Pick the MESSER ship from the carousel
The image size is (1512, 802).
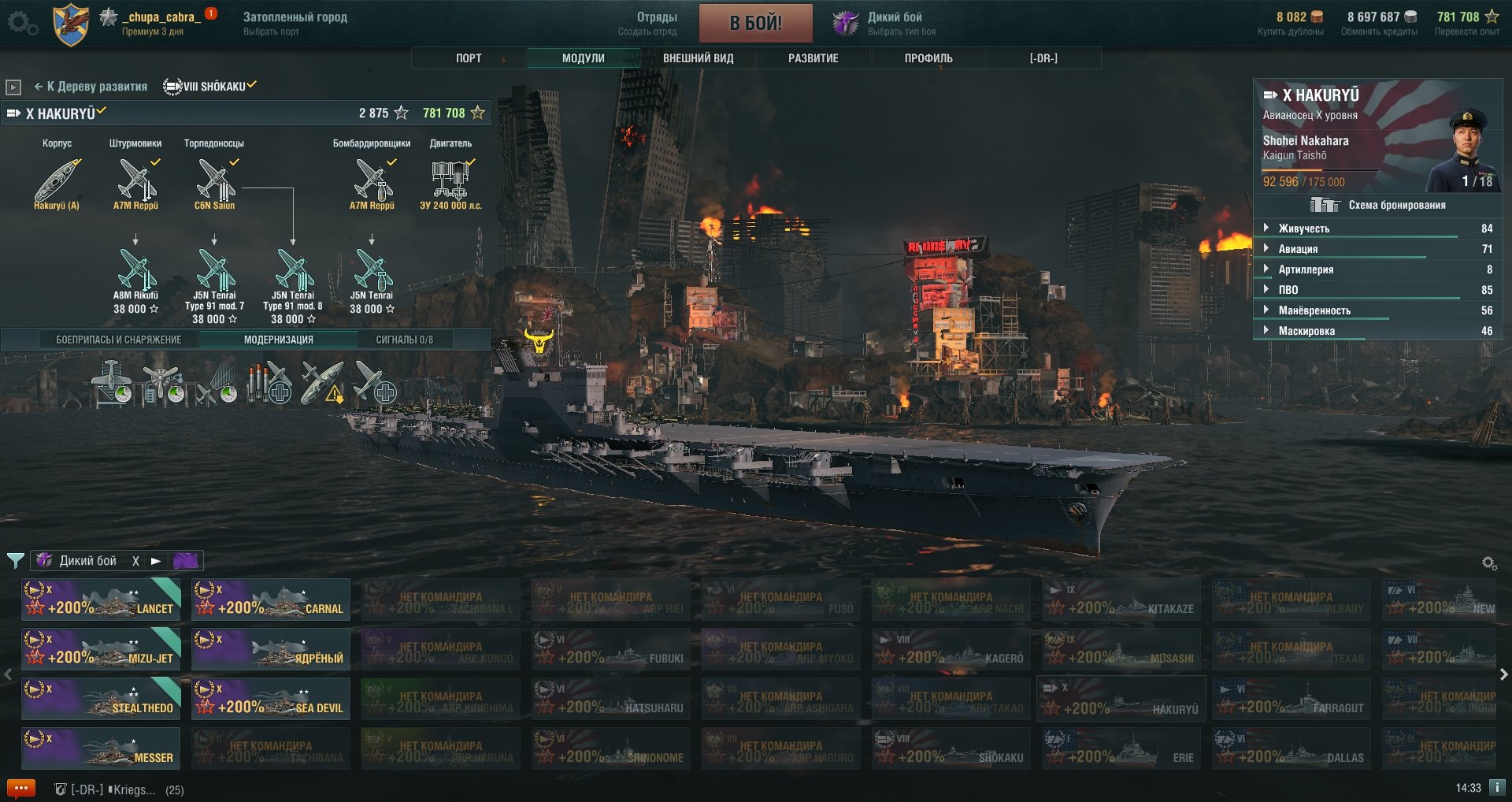click(x=101, y=748)
